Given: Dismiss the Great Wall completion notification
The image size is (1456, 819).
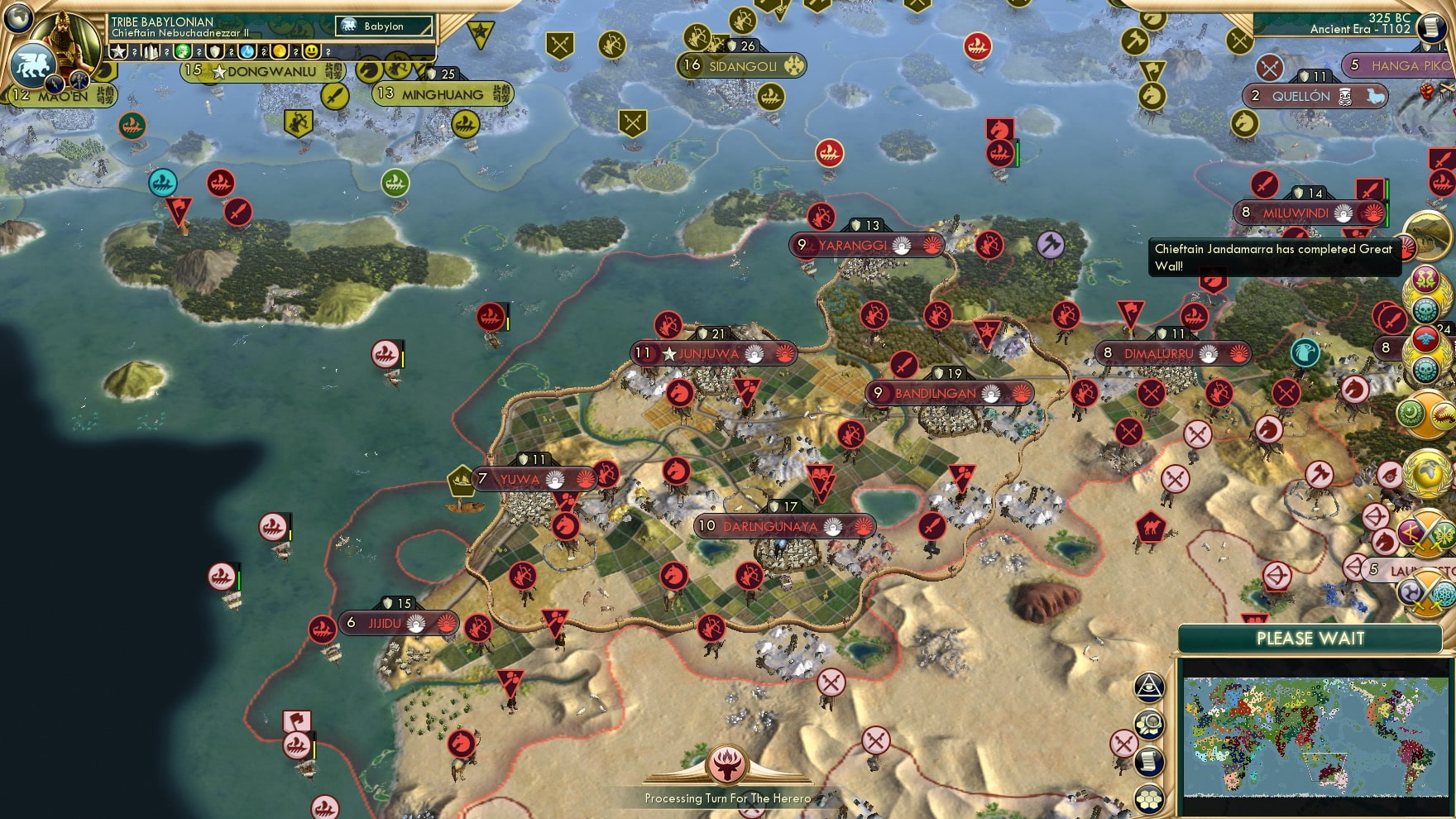Looking at the screenshot, I should click(x=1274, y=256).
